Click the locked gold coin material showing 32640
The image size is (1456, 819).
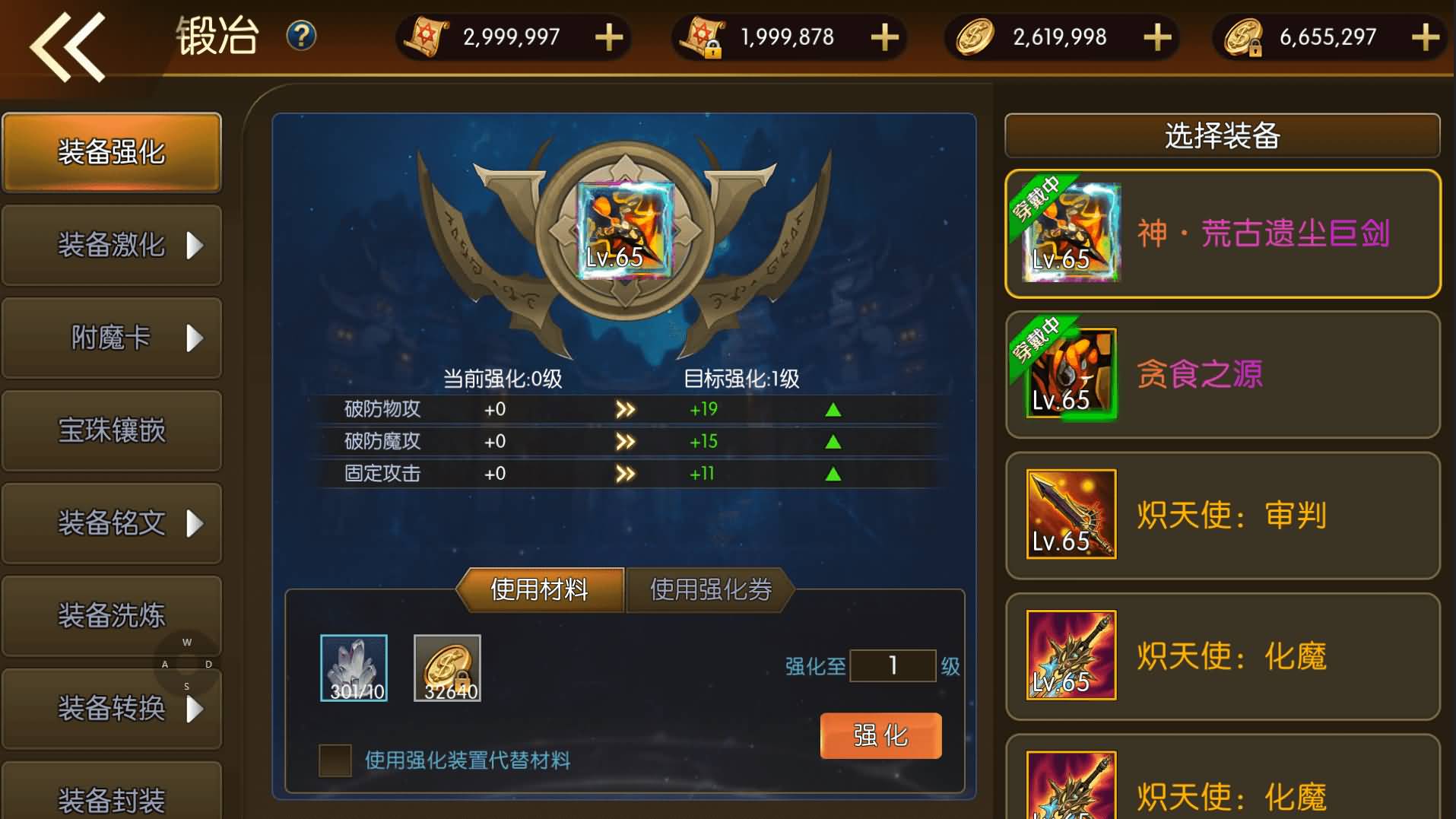[448, 668]
